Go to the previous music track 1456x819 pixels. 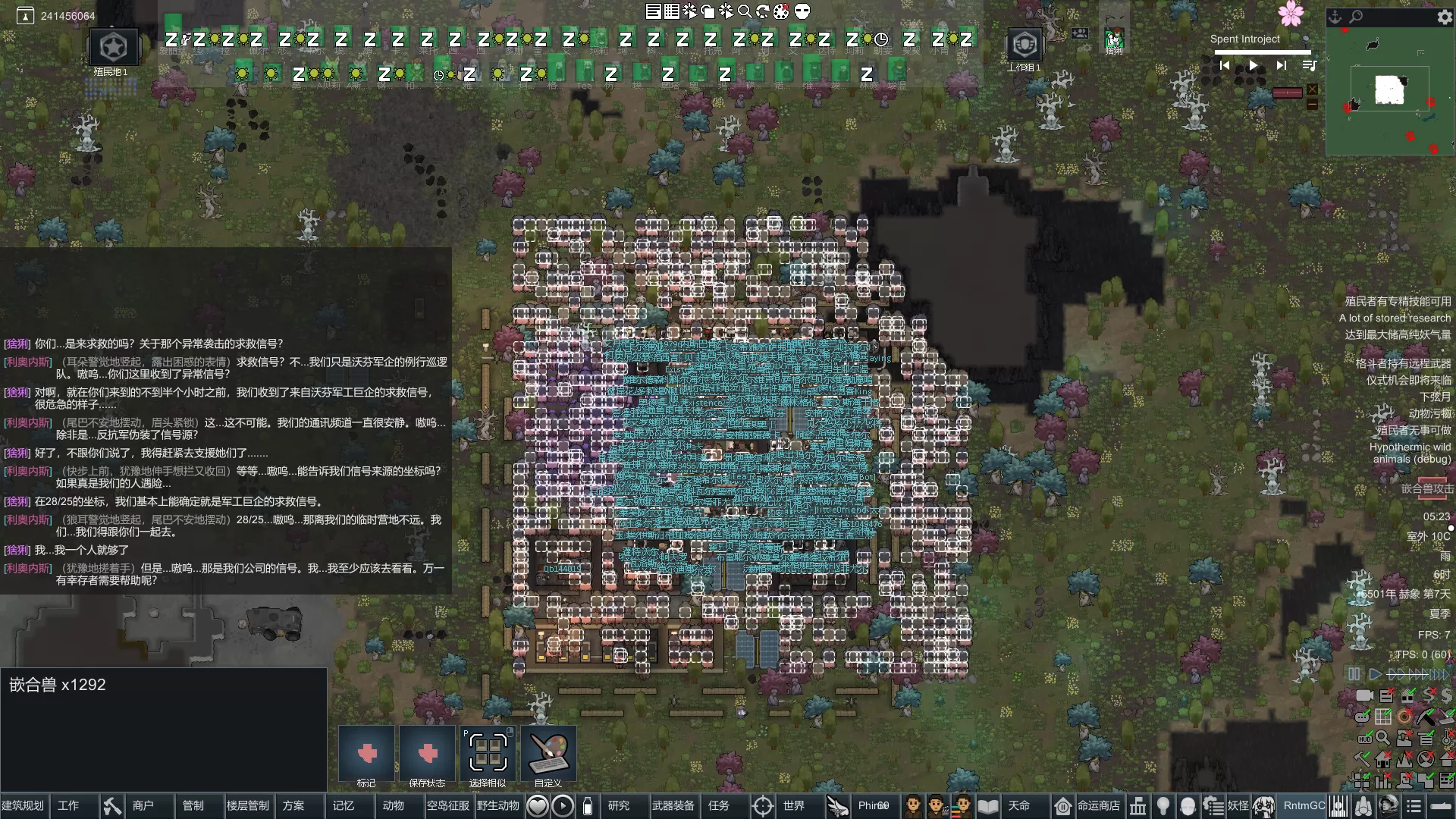(1224, 66)
